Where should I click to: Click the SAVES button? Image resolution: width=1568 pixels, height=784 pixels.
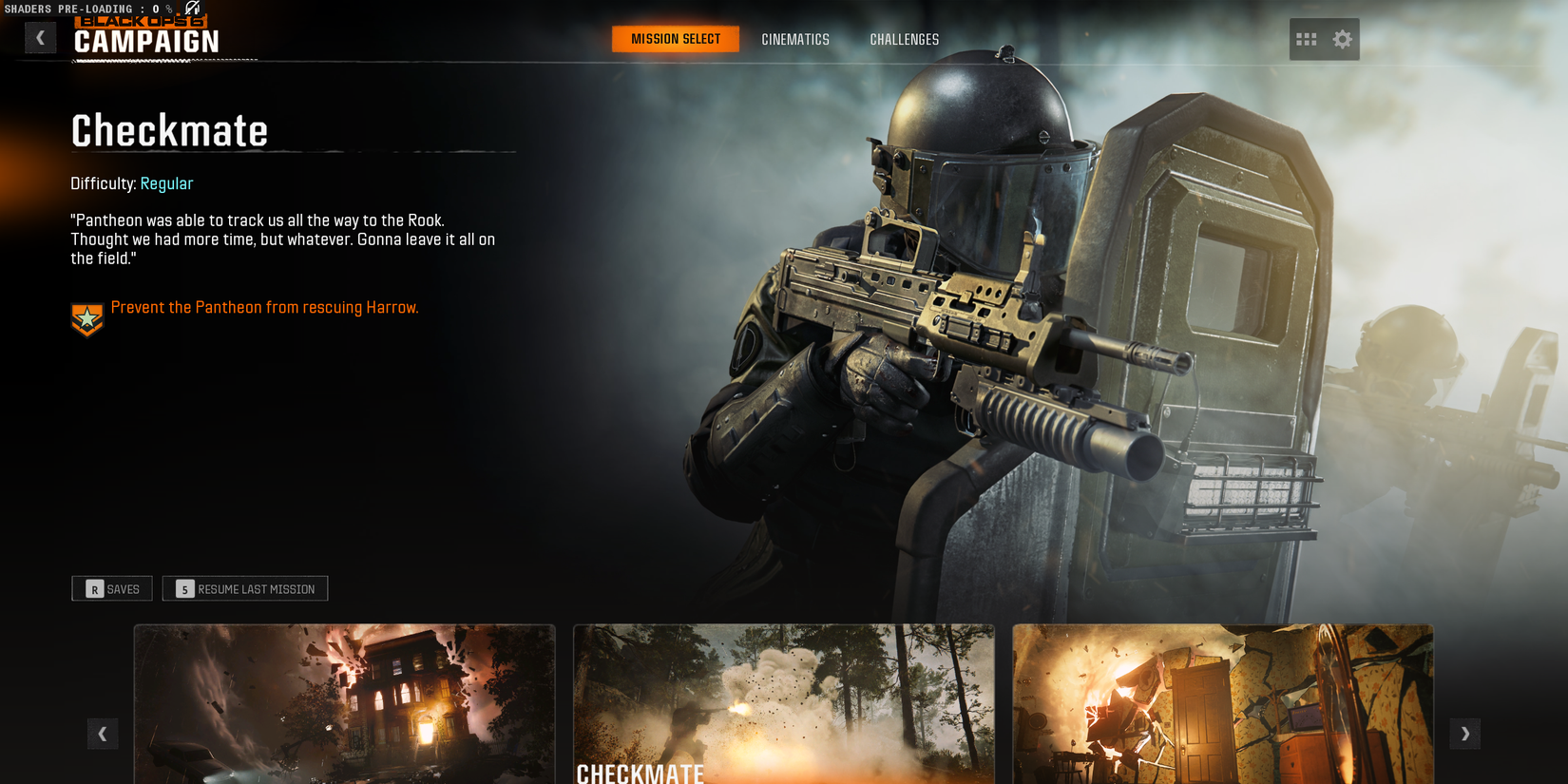111,588
